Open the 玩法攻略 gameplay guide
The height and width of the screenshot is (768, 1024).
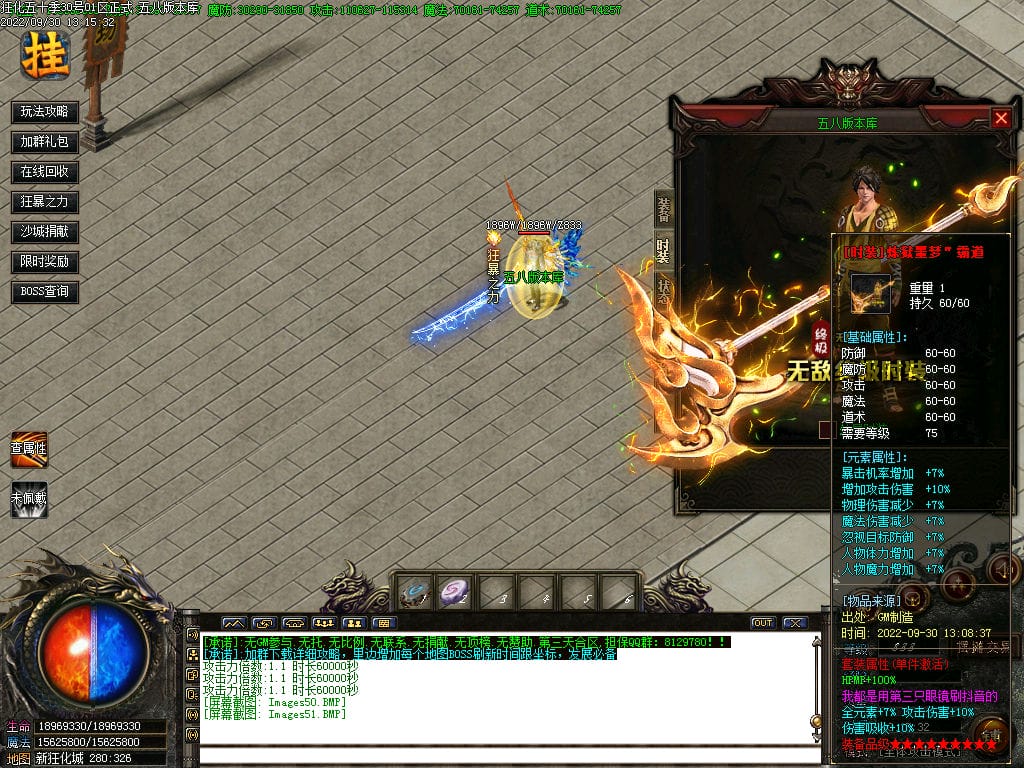coord(45,111)
